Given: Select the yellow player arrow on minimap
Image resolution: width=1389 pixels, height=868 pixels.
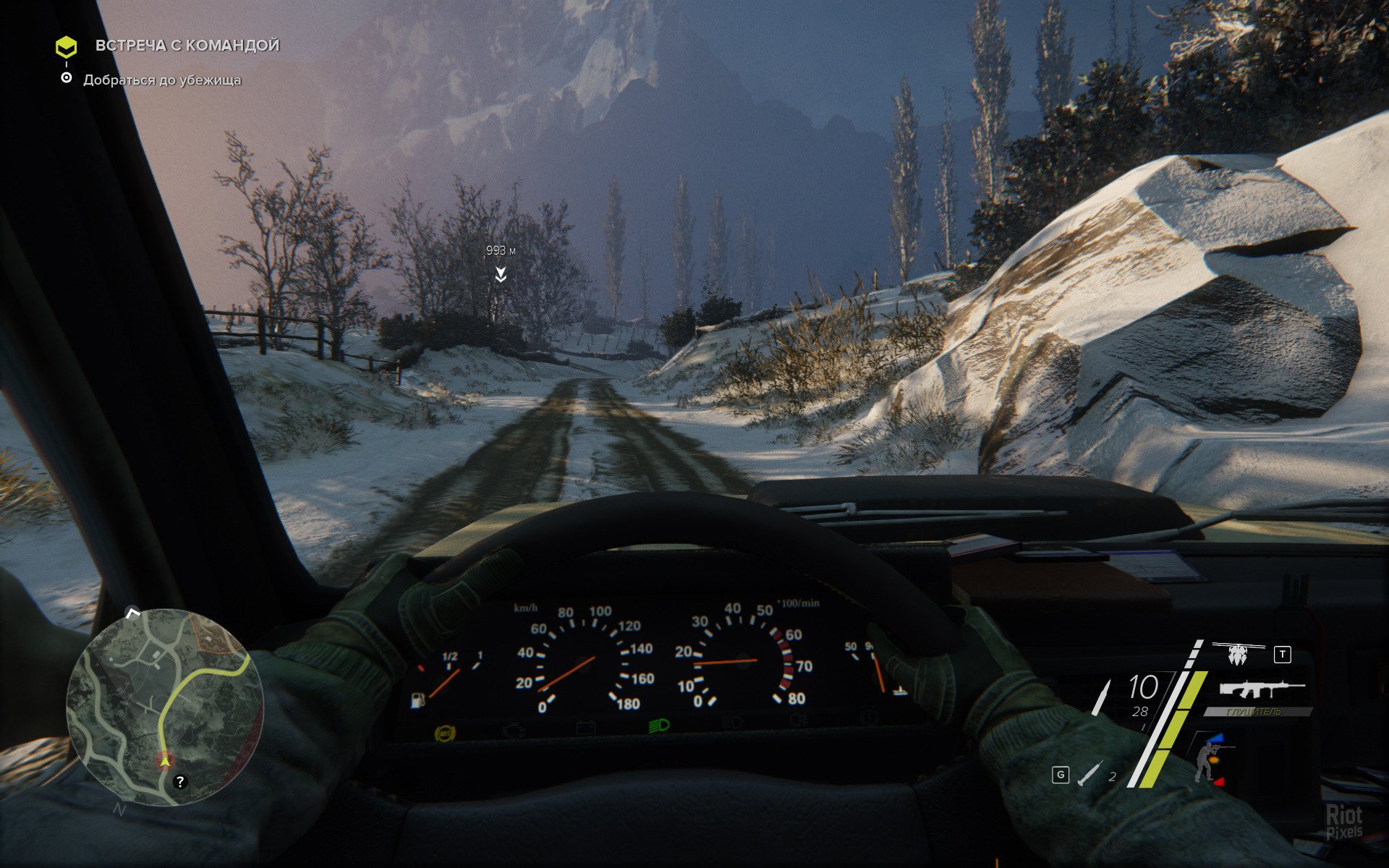Looking at the screenshot, I should (166, 760).
